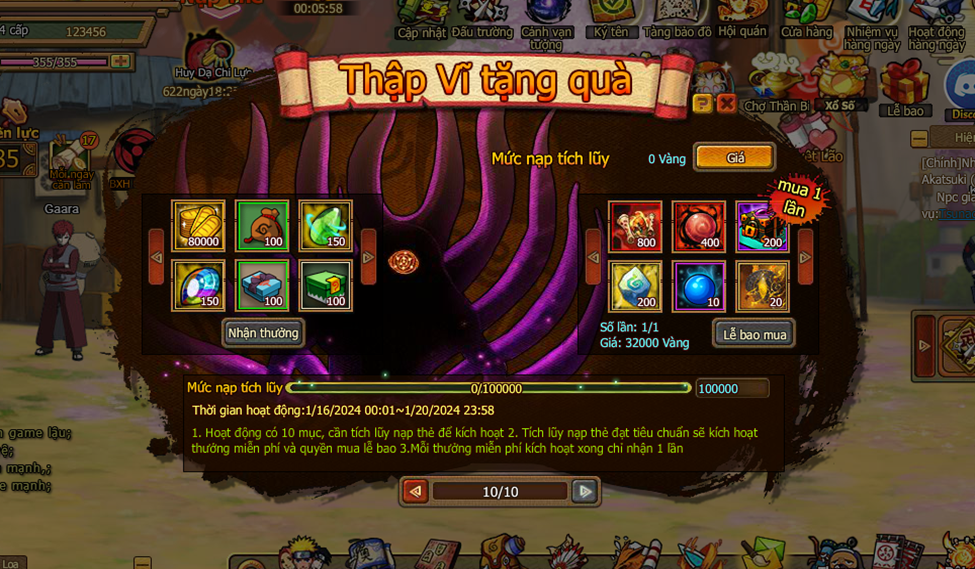Select the blue gift box reward
This screenshot has height=569, width=975.
262,285
